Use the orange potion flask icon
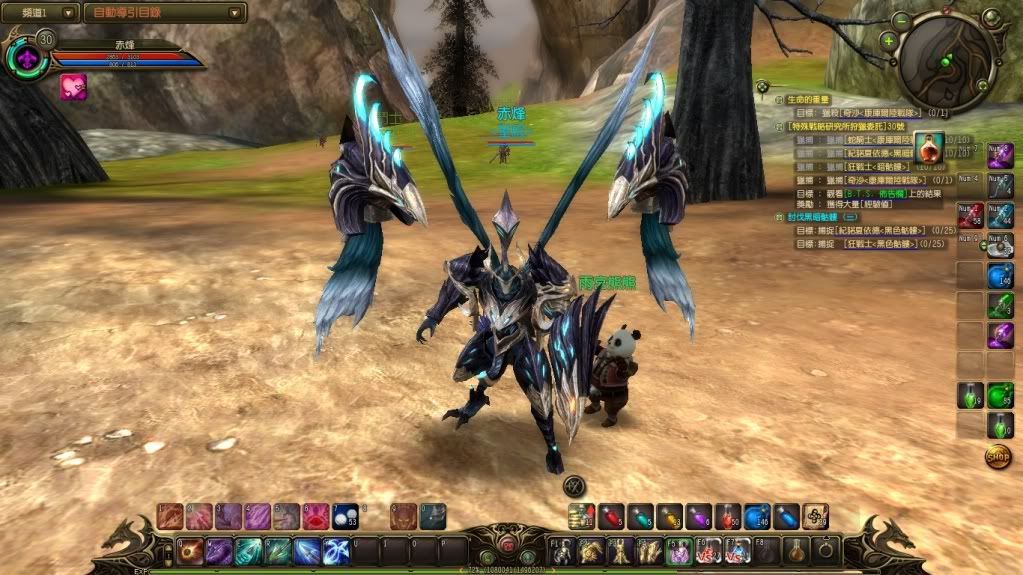 [929, 148]
